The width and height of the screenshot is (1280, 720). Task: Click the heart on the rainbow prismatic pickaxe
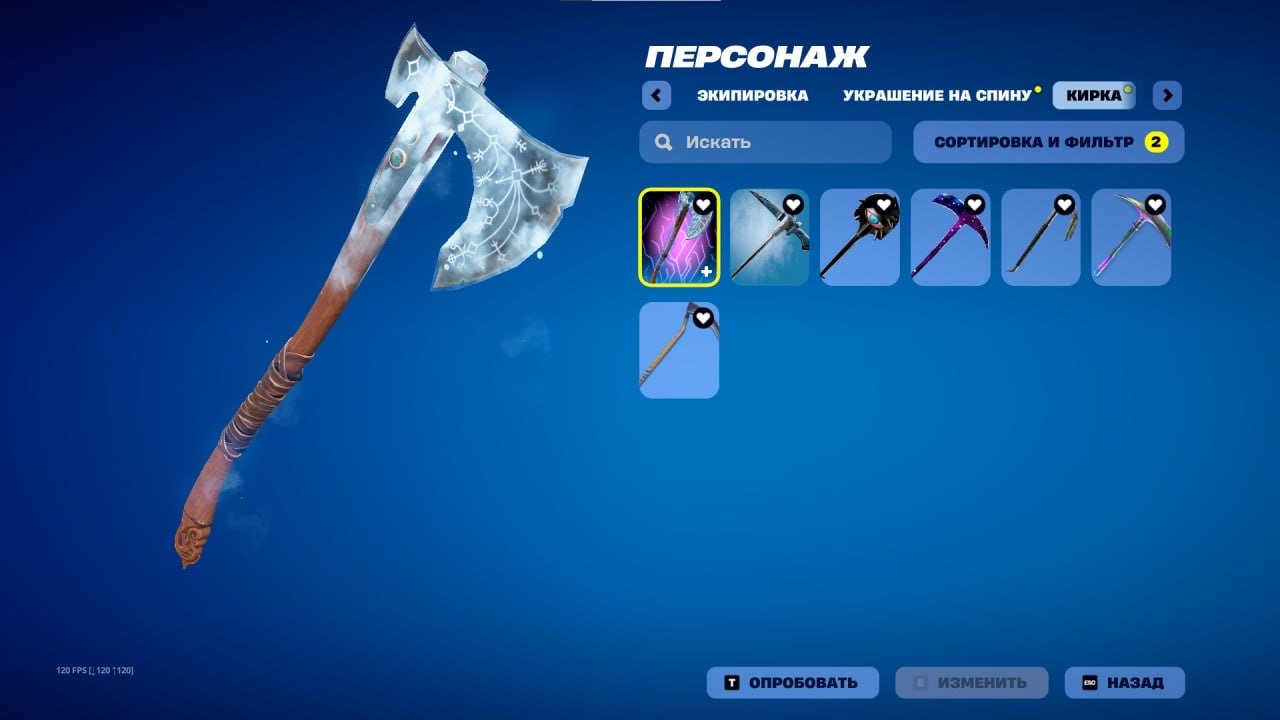[1155, 202]
